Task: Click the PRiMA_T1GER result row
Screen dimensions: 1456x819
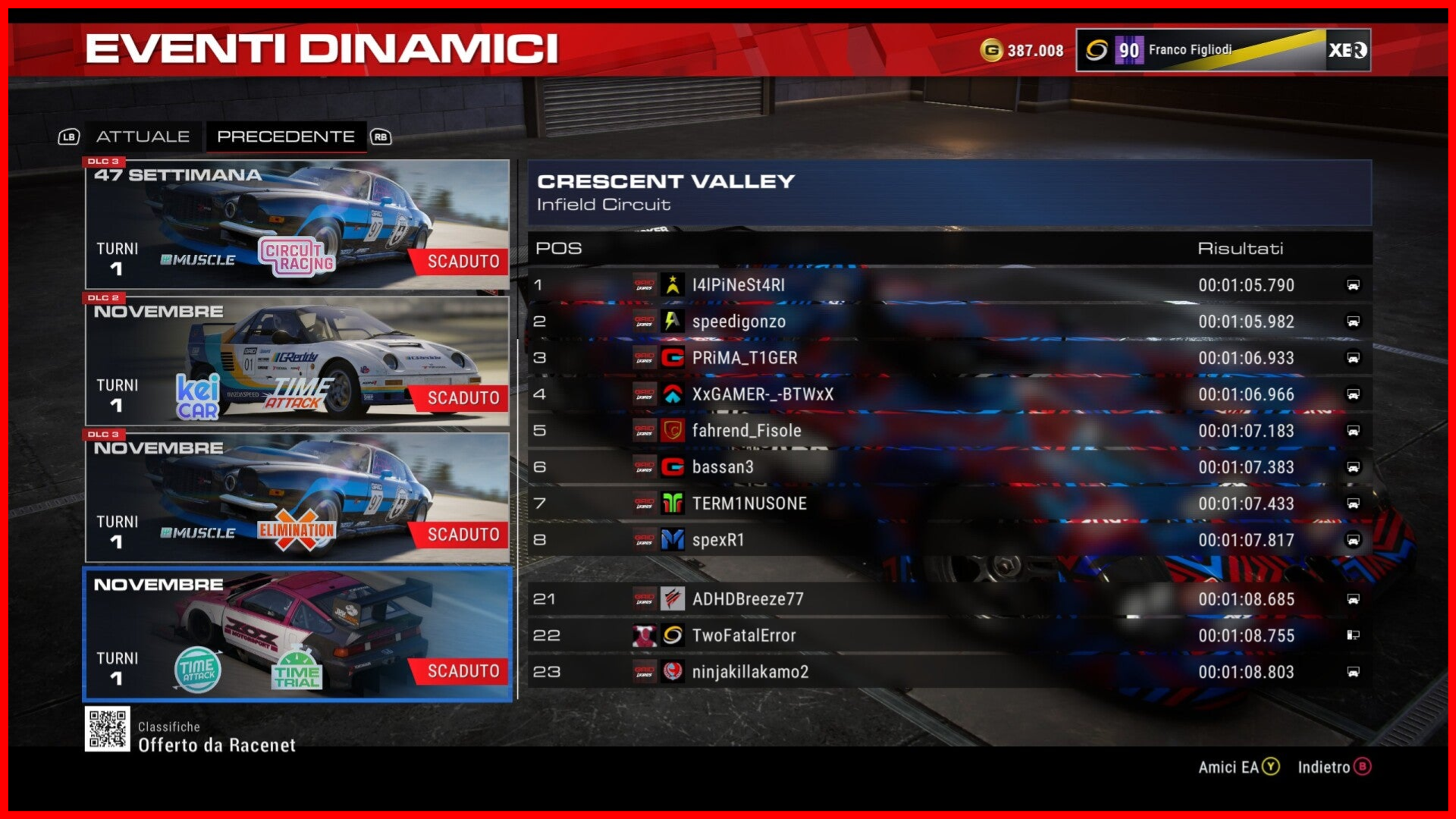Action: pyautogui.click(x=949, y=358)
